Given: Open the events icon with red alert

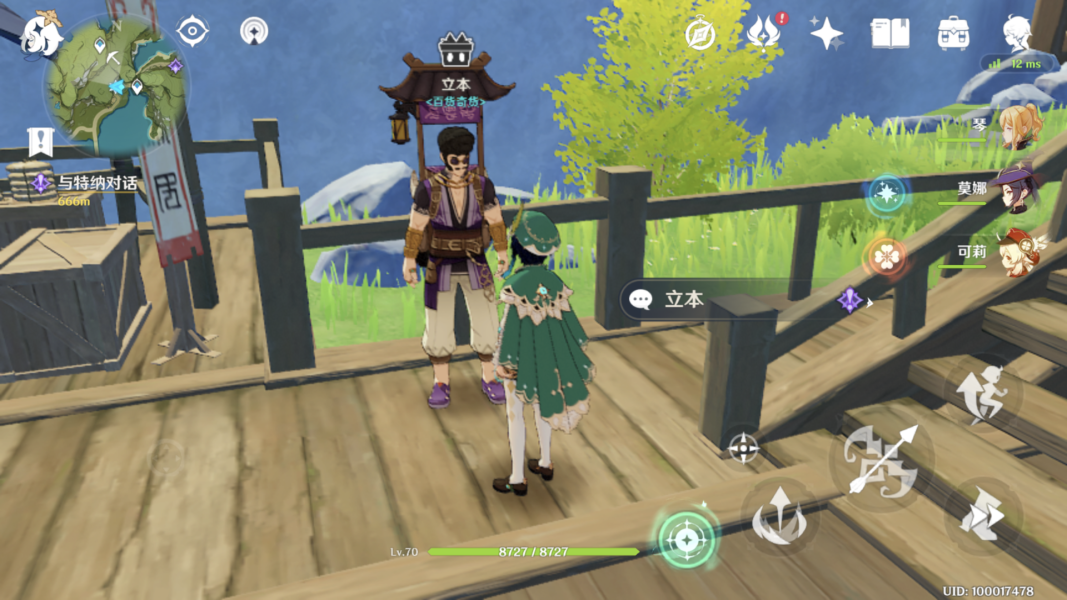Looking at the screenshot, I should (x=765, y=34).
